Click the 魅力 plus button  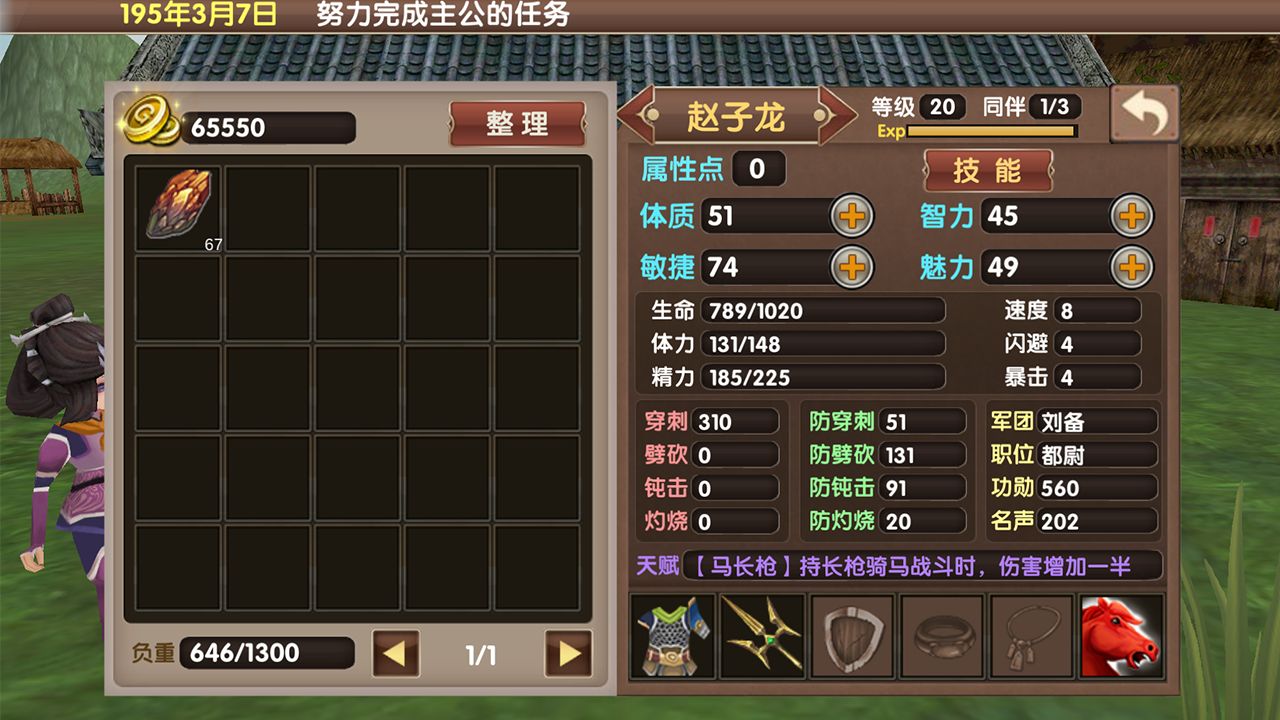1131,268
